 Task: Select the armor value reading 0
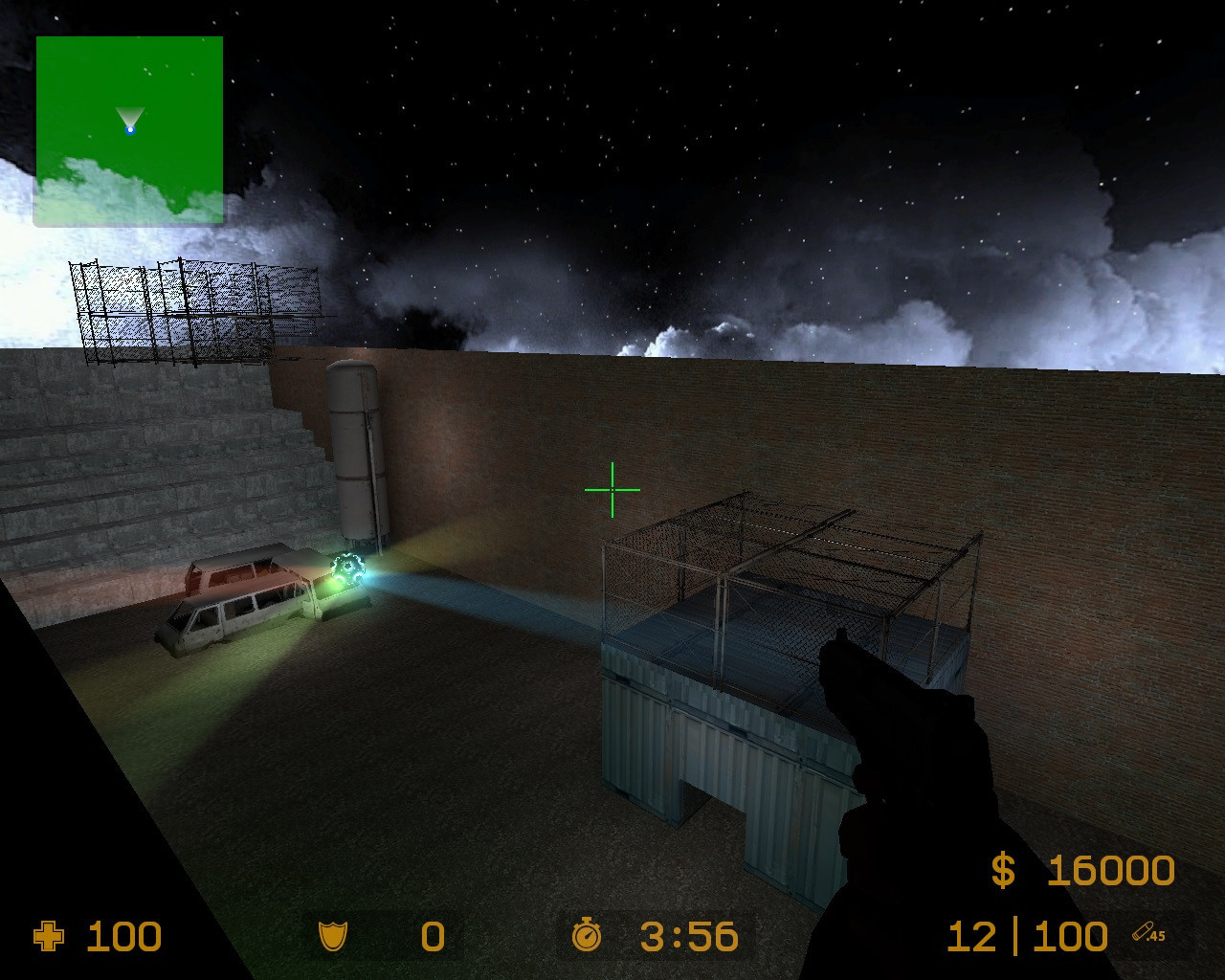[x=431, y=936]
